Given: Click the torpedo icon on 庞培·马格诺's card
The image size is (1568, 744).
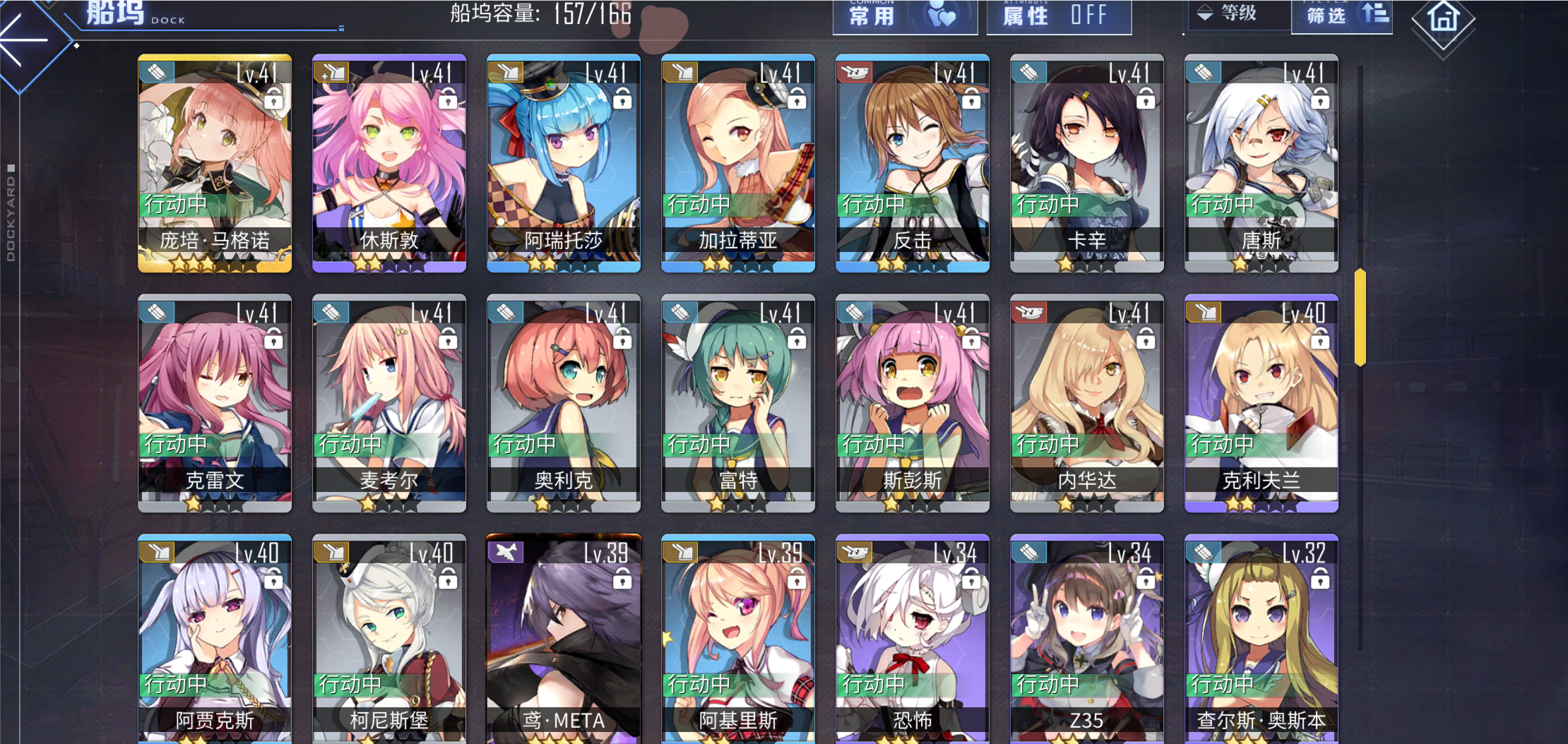Looking at the screenshot, I should click(158, 72).
